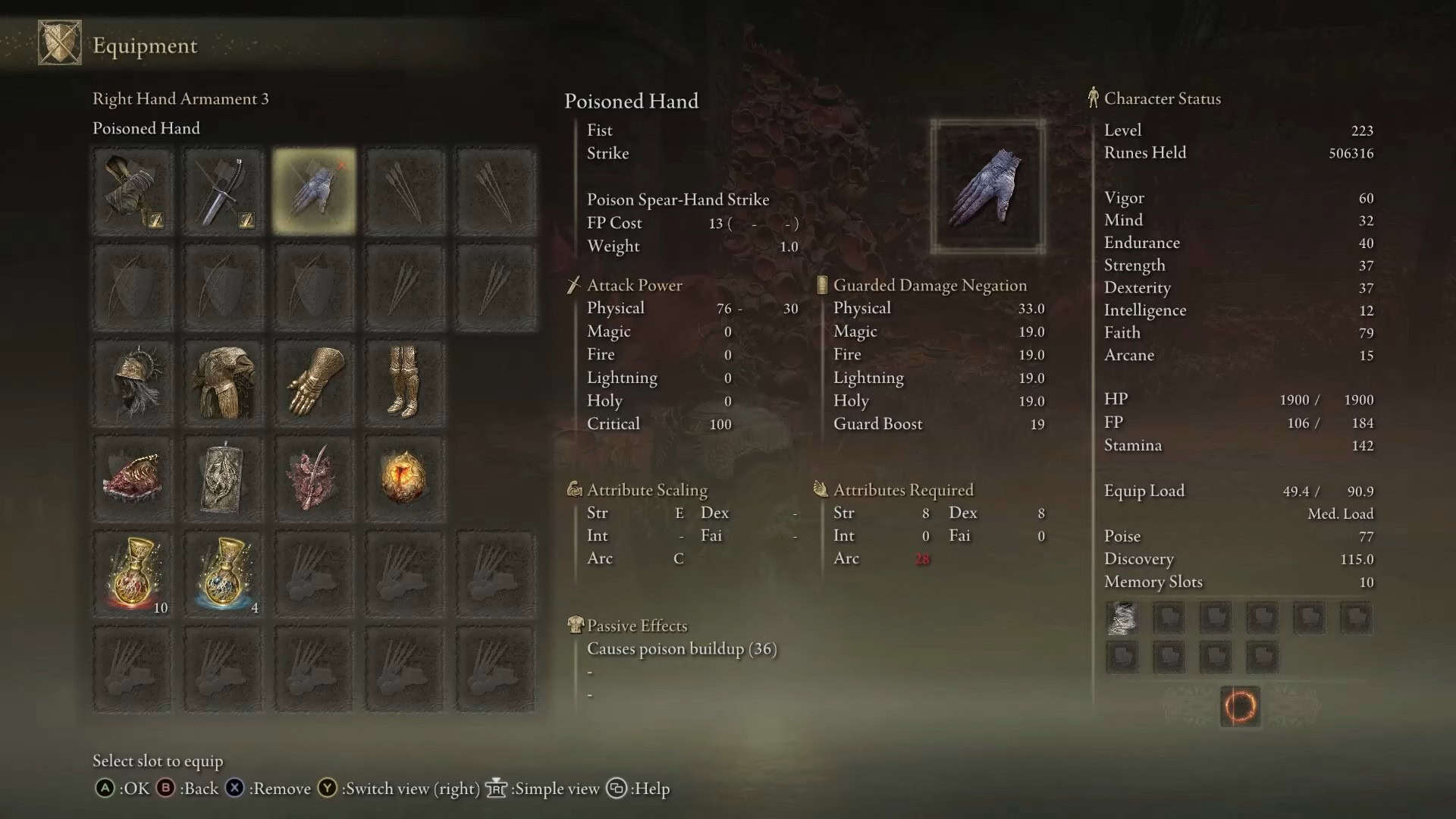Select the stone tablet talisman slot
Image resolution: width=1456 pixels, height=819 pixels.
[x=223, y=478]
